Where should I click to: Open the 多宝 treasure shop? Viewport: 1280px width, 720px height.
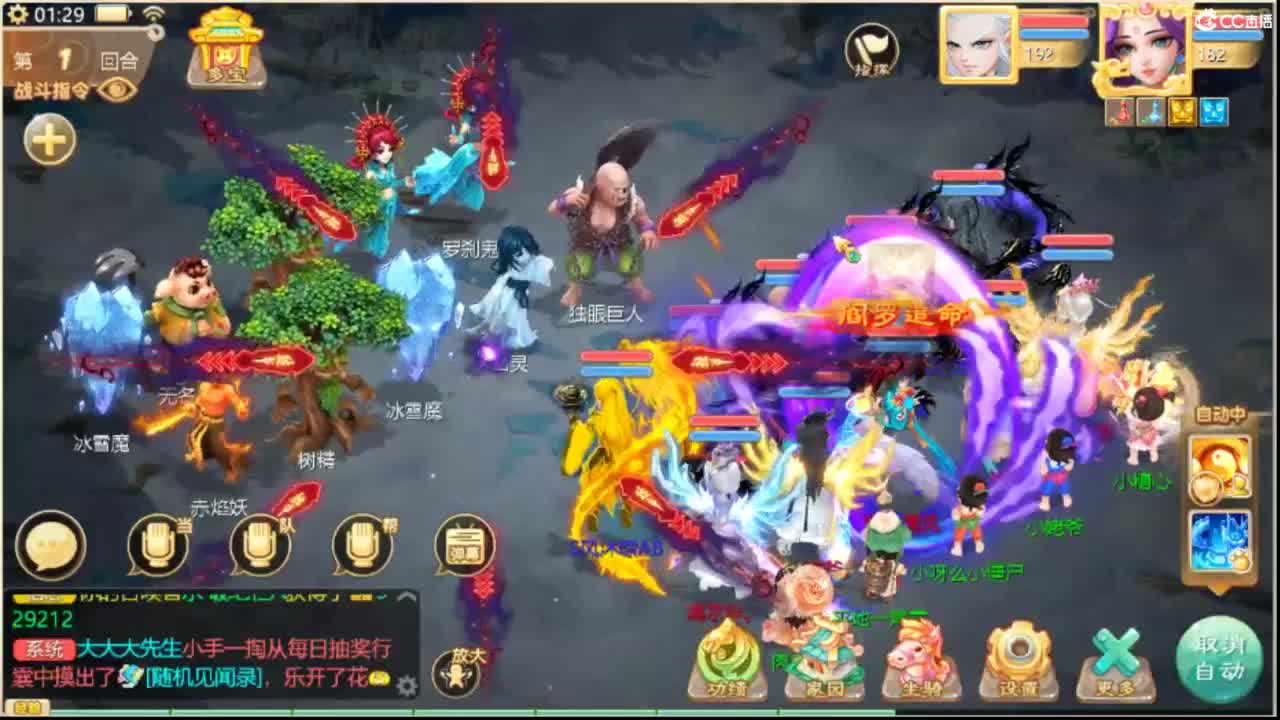[x=225, y=50]
